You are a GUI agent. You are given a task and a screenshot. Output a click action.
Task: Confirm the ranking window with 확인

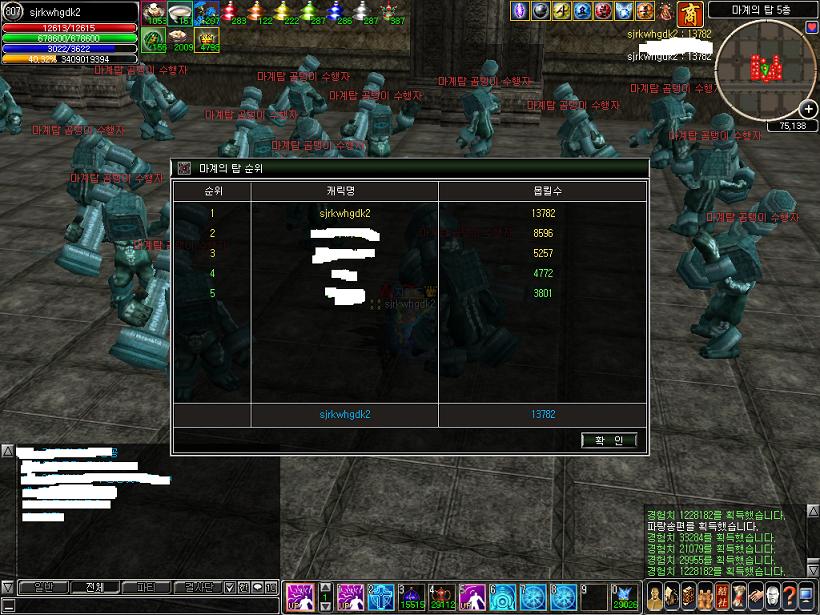608,440
